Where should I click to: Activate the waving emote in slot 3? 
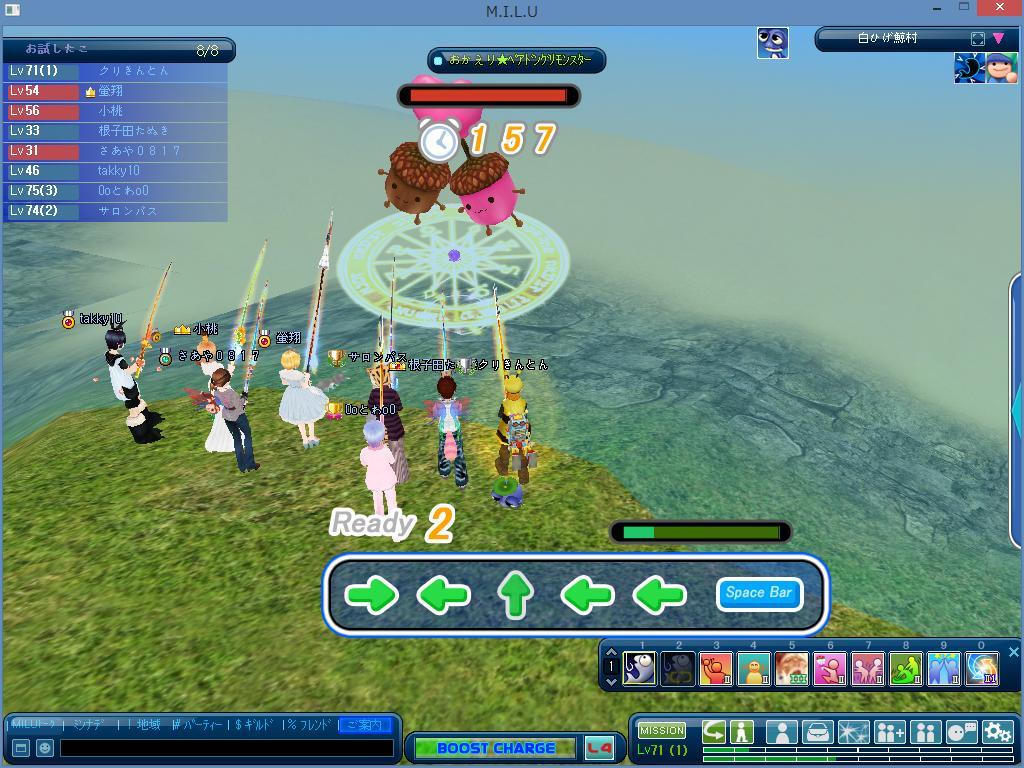[x=716, y=668]
